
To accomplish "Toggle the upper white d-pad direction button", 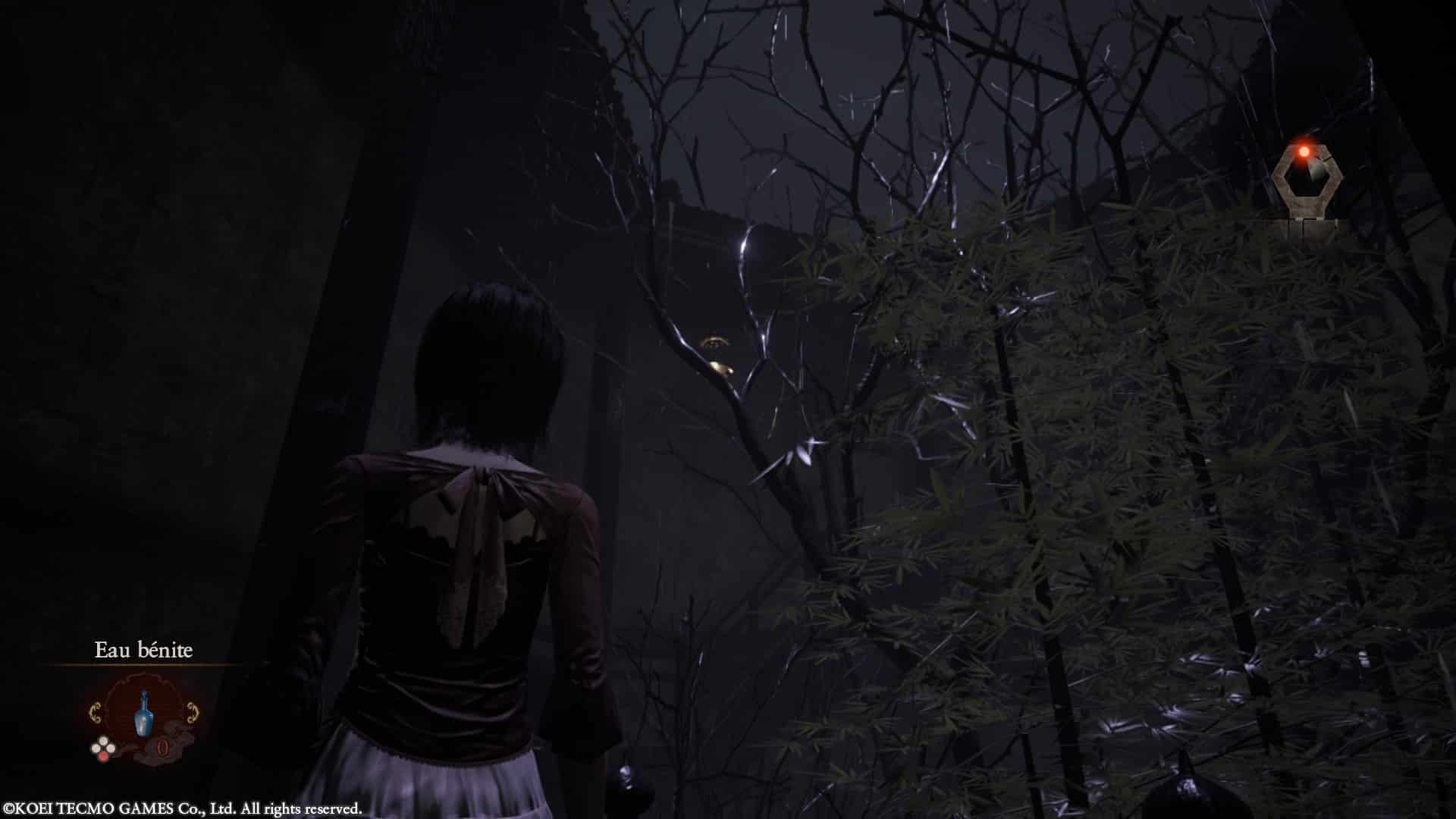I will click(103, 739).
